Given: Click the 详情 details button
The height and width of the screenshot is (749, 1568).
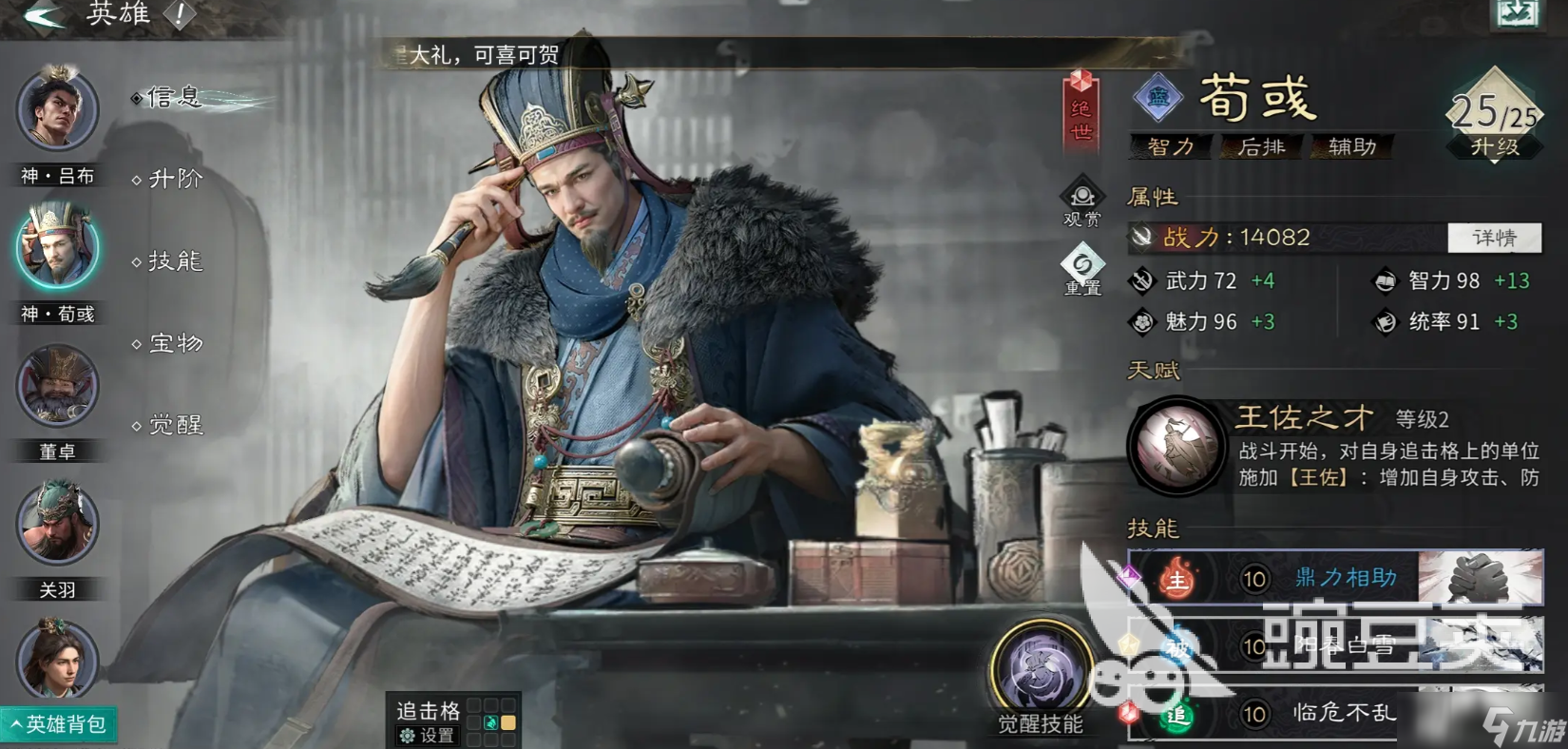Looking at the screenshot, I should pos(1495,238).
